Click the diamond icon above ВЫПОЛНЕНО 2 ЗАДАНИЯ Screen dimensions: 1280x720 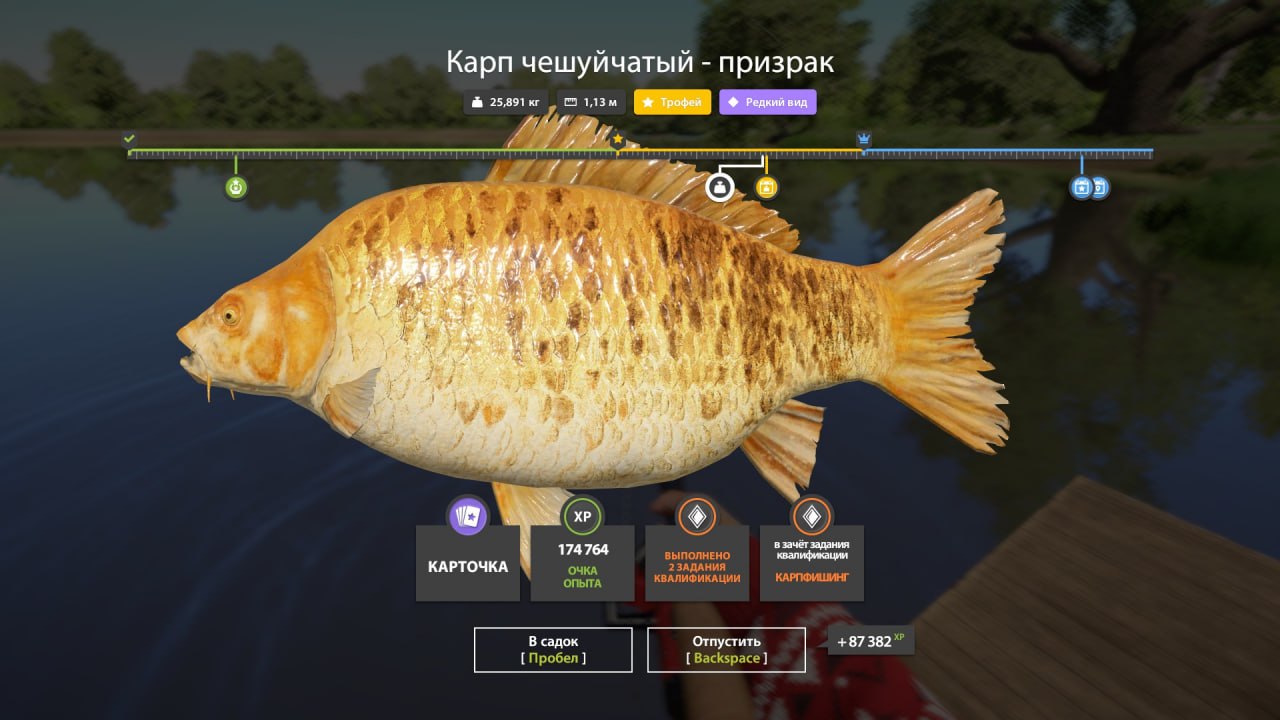click(x=696, y=517)
